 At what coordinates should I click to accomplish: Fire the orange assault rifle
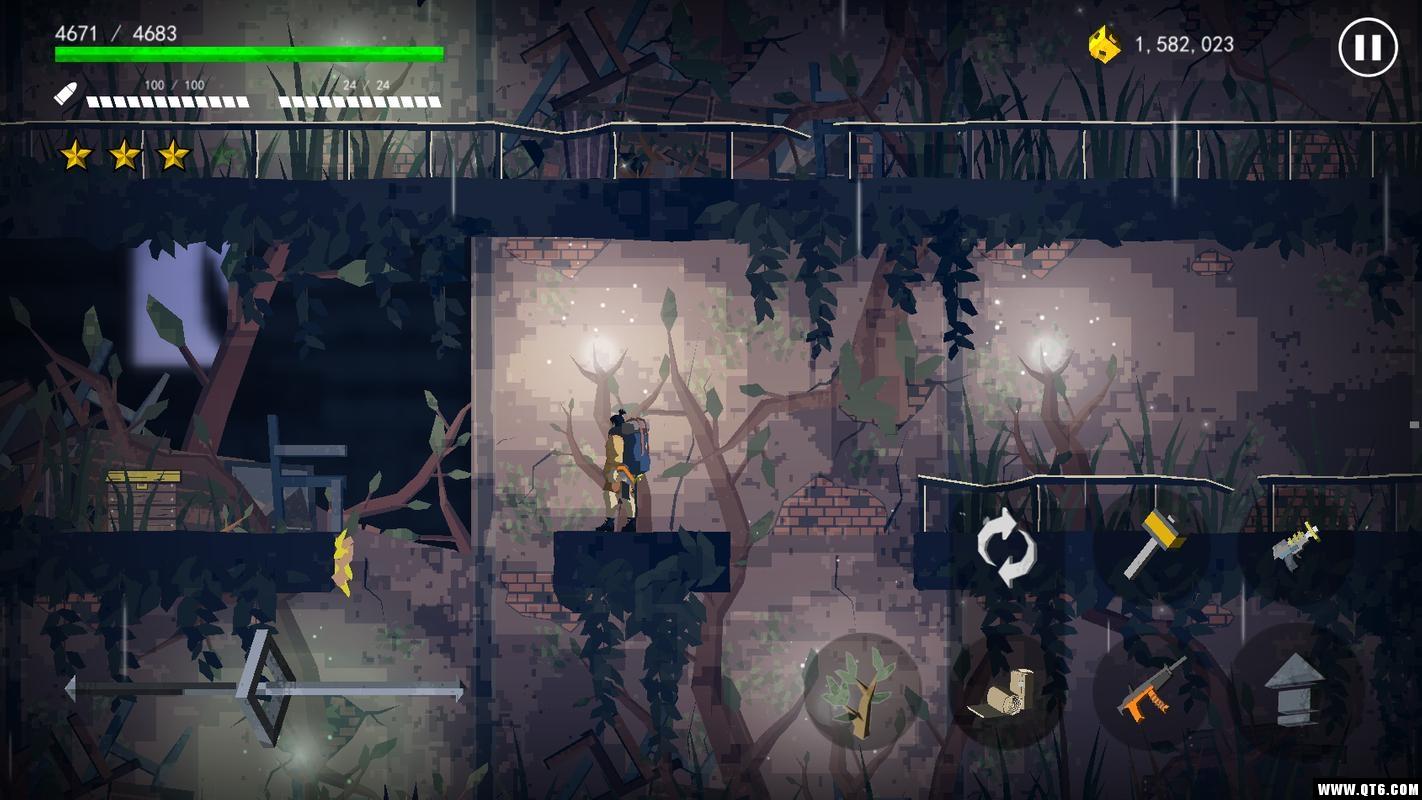(x=1151, y=690)
